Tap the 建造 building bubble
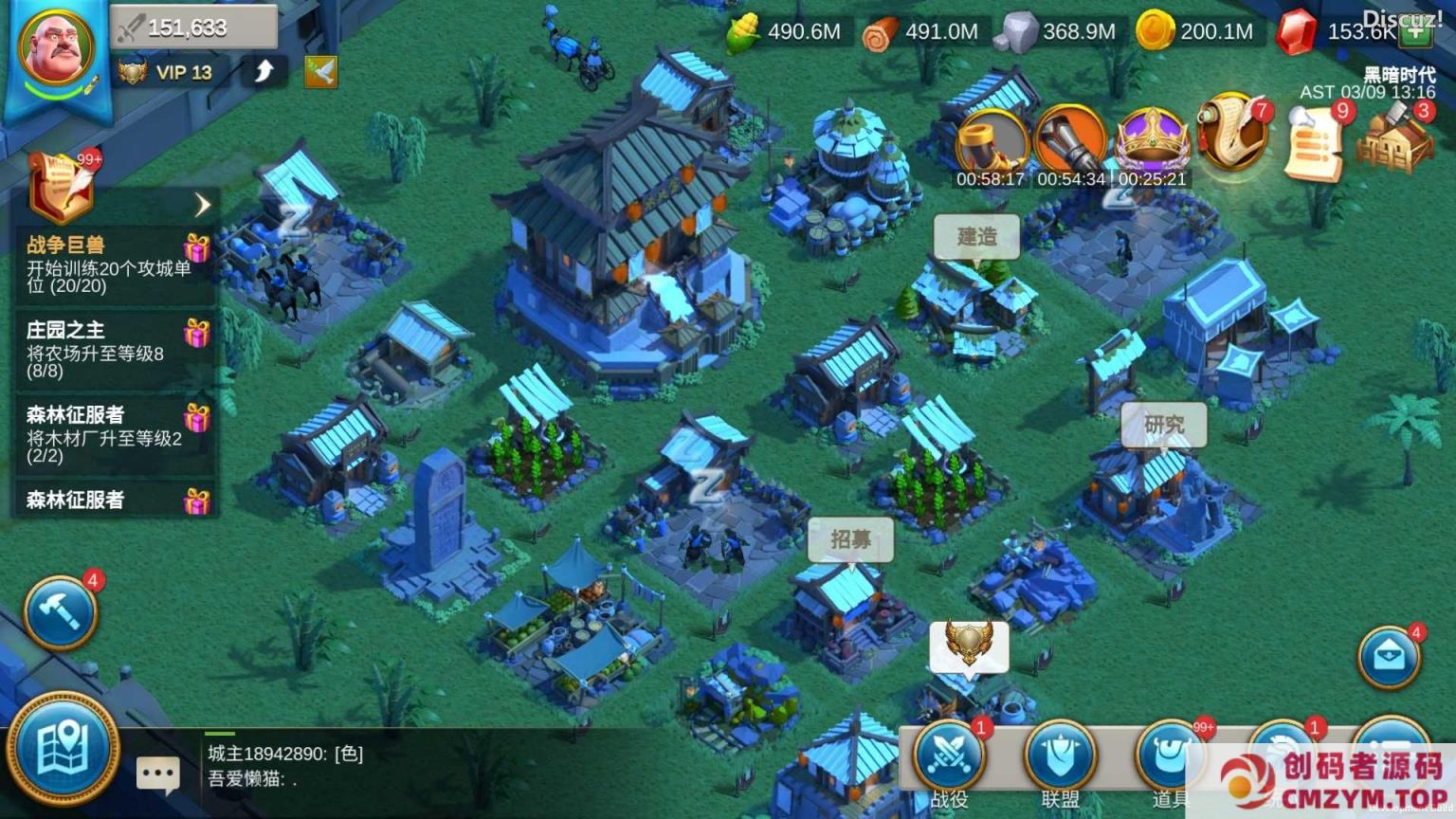1456x819 pixels. [976, 236]
